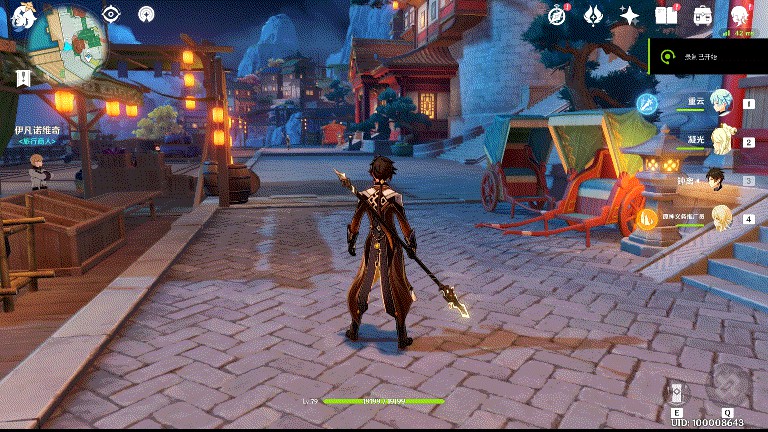Open the character head icon

pos(739,15)
